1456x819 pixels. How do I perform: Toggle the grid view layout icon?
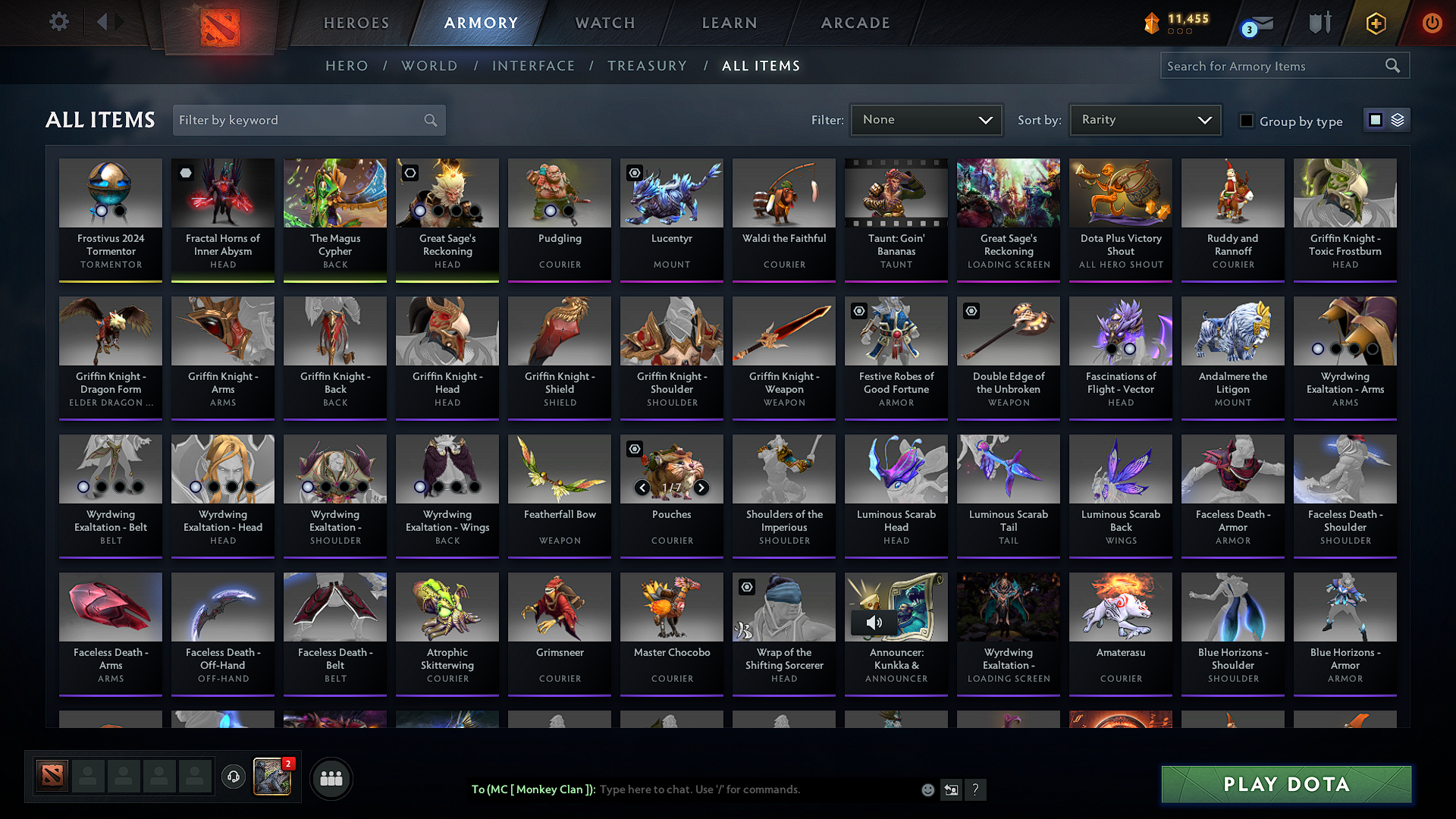[1377, 119]
